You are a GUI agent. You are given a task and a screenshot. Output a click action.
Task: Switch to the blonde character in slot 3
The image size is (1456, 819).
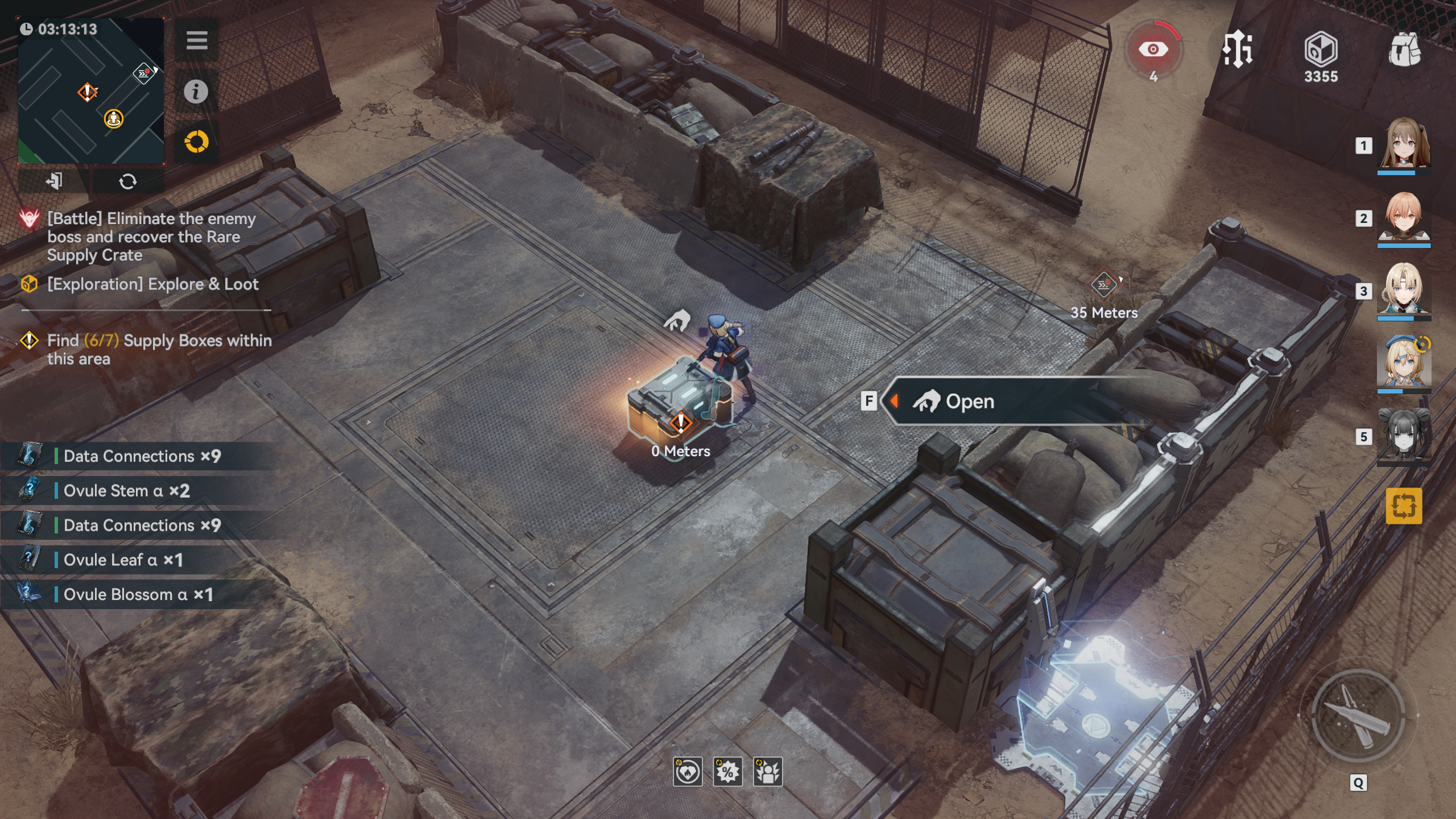coord(1404,289)
